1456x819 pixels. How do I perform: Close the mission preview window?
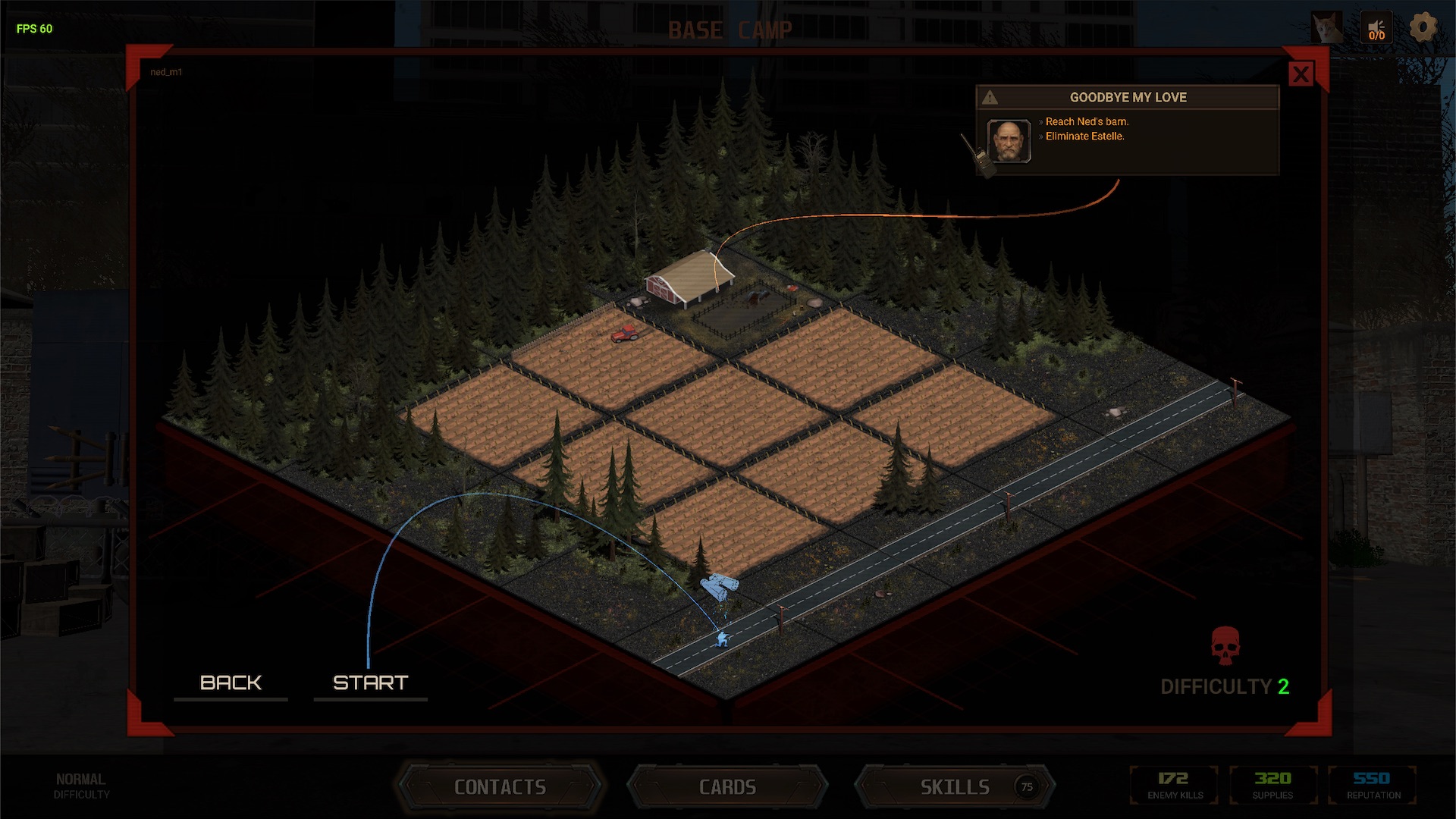coord(1301,74)
